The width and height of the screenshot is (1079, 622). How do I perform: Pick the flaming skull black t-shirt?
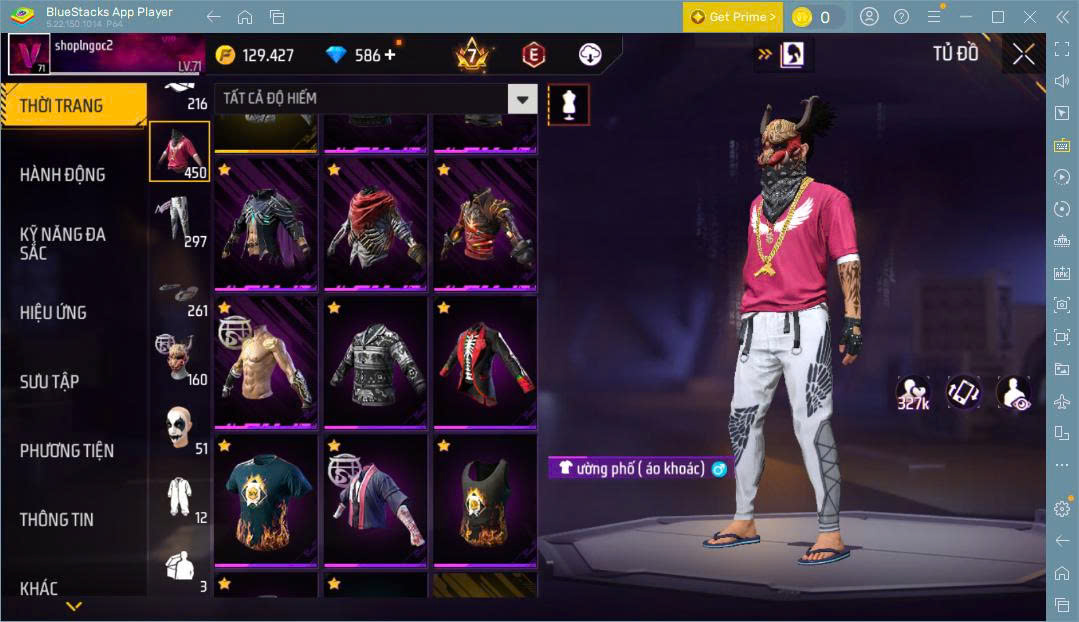pyautogui.click(x=265, y=502)
